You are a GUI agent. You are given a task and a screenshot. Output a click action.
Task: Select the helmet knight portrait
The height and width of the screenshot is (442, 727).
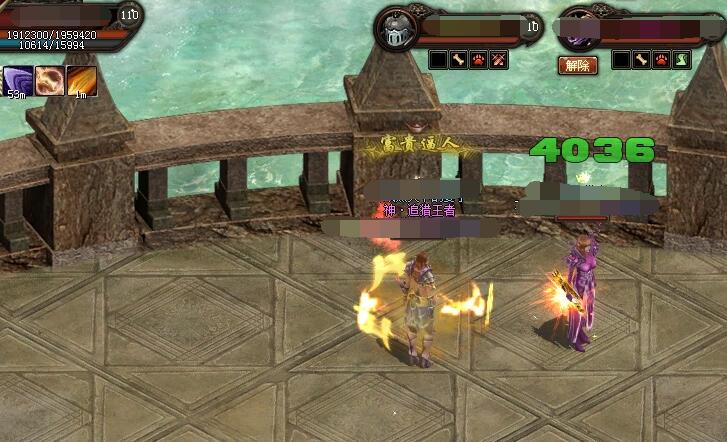point(394,28)
